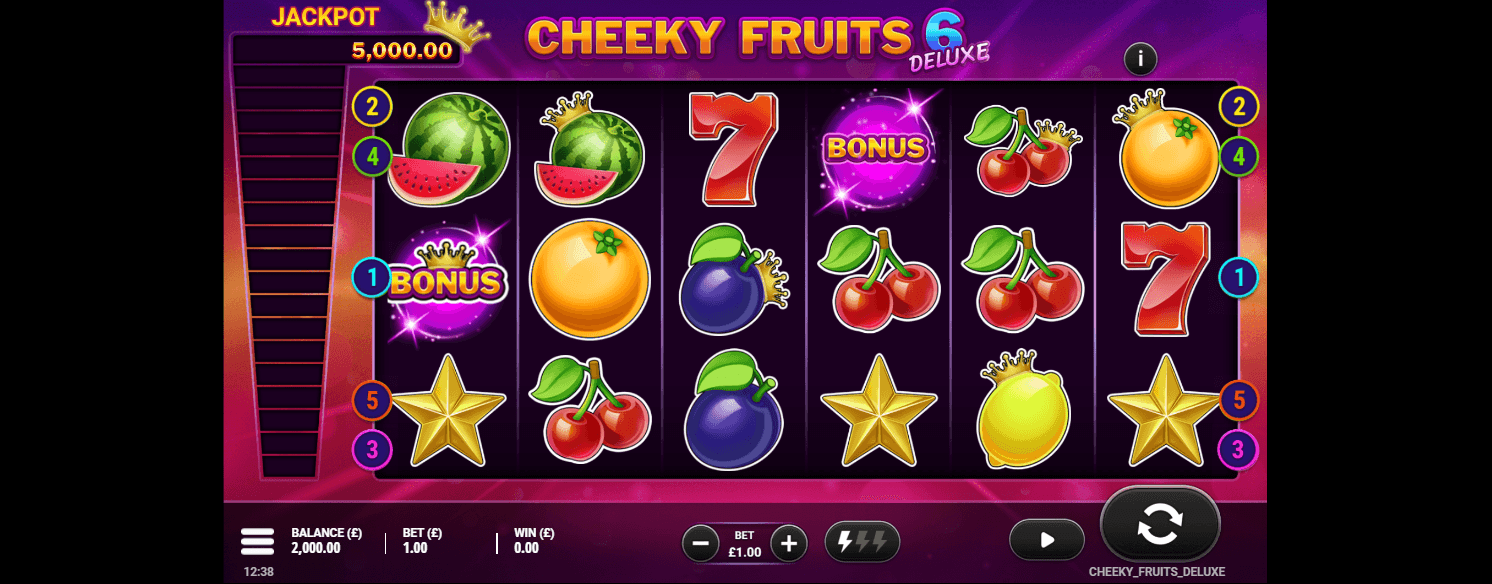Screen dimensions: 1492x584
Task: Start autoplay with the play triangle button
Action: (x=1047, y=540)
